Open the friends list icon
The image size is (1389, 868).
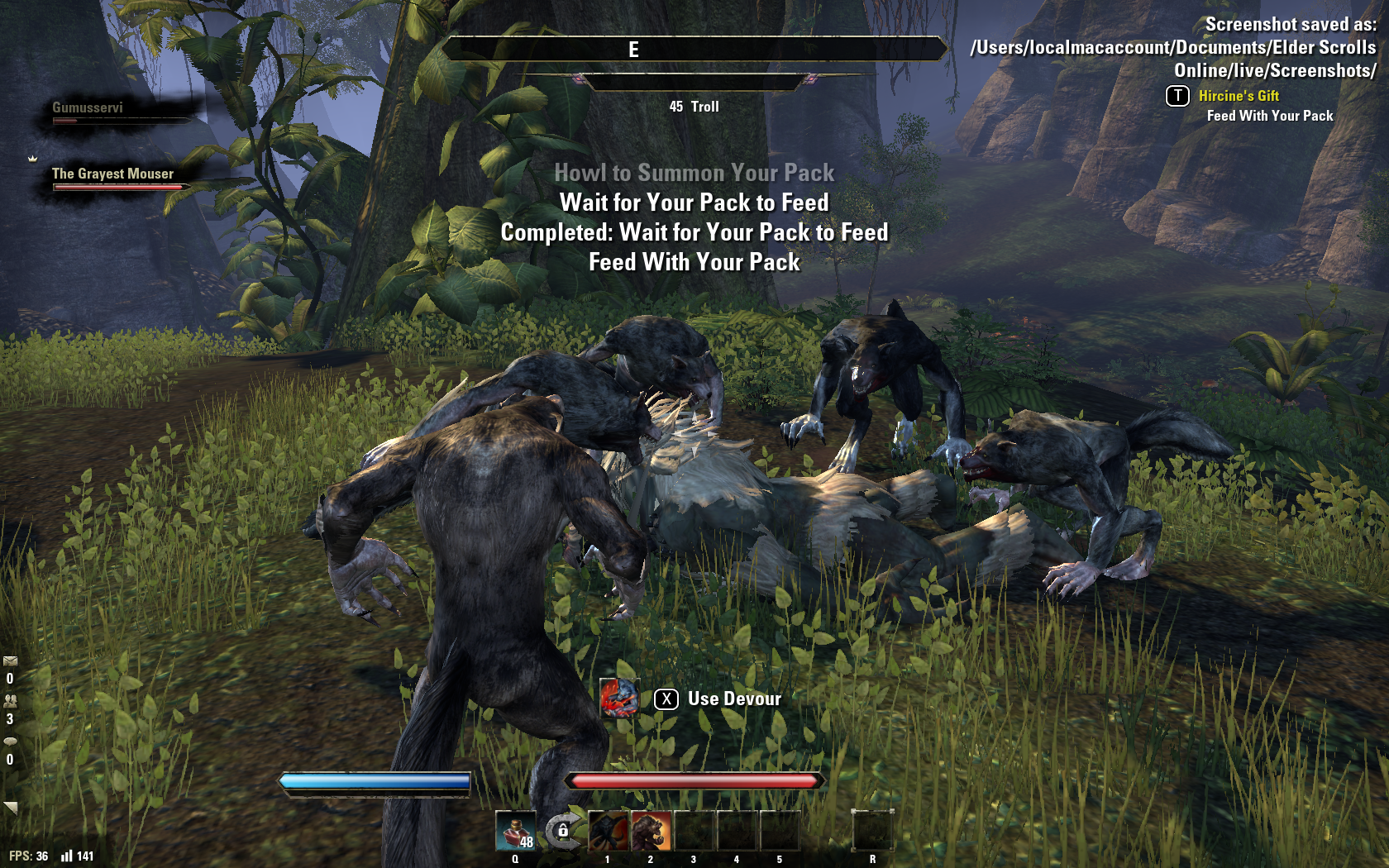coord(10,701)
